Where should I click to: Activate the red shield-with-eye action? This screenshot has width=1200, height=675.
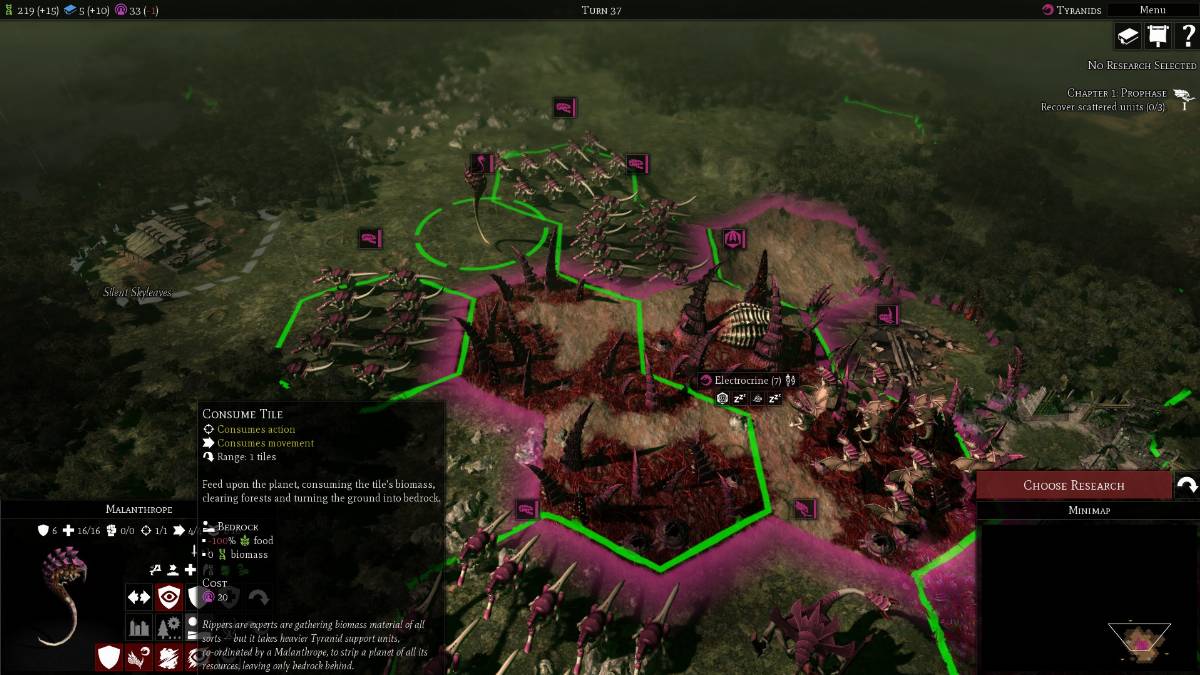(x=168, y=597)
